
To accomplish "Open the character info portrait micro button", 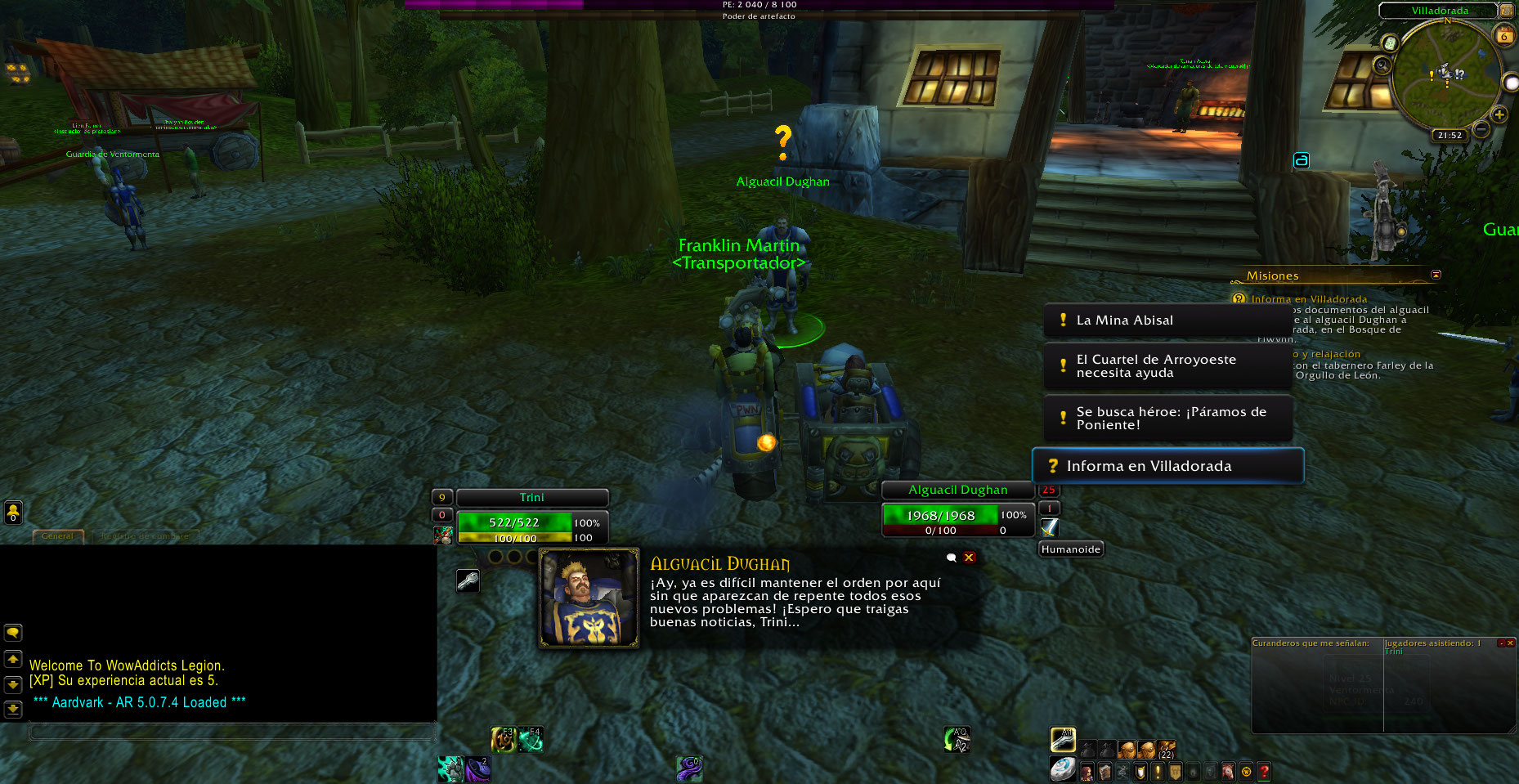I will (x=1087, y=771).
